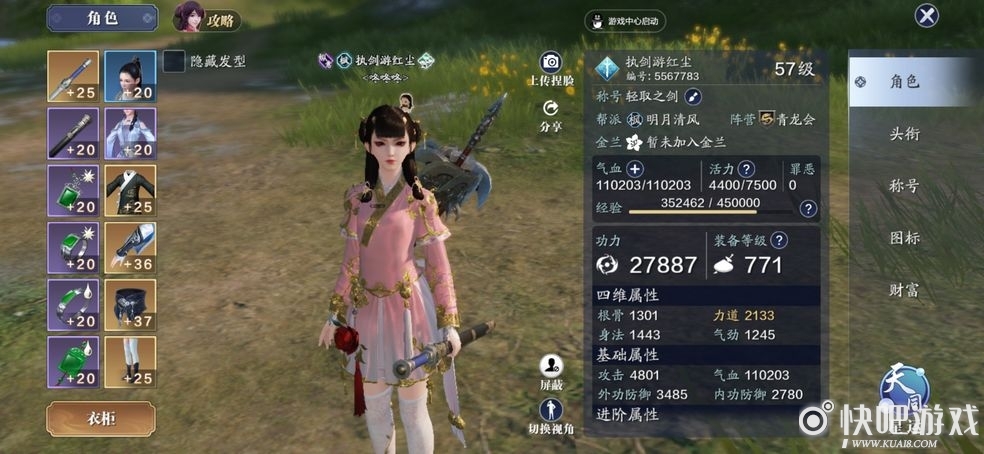
Task: Select the +36 bracer equipment slot
Action: (x=130, y=248)
